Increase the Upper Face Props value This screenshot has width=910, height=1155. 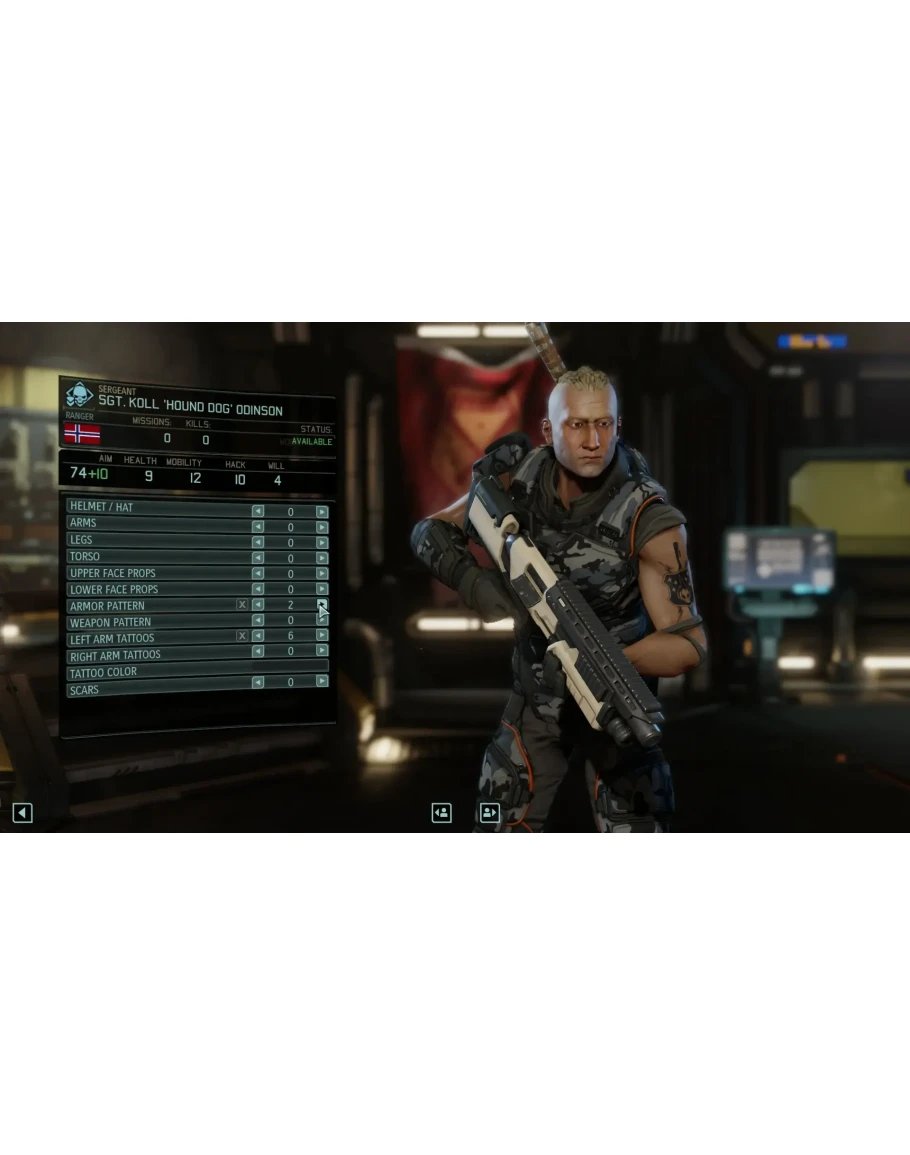click(x=322, y=574)
